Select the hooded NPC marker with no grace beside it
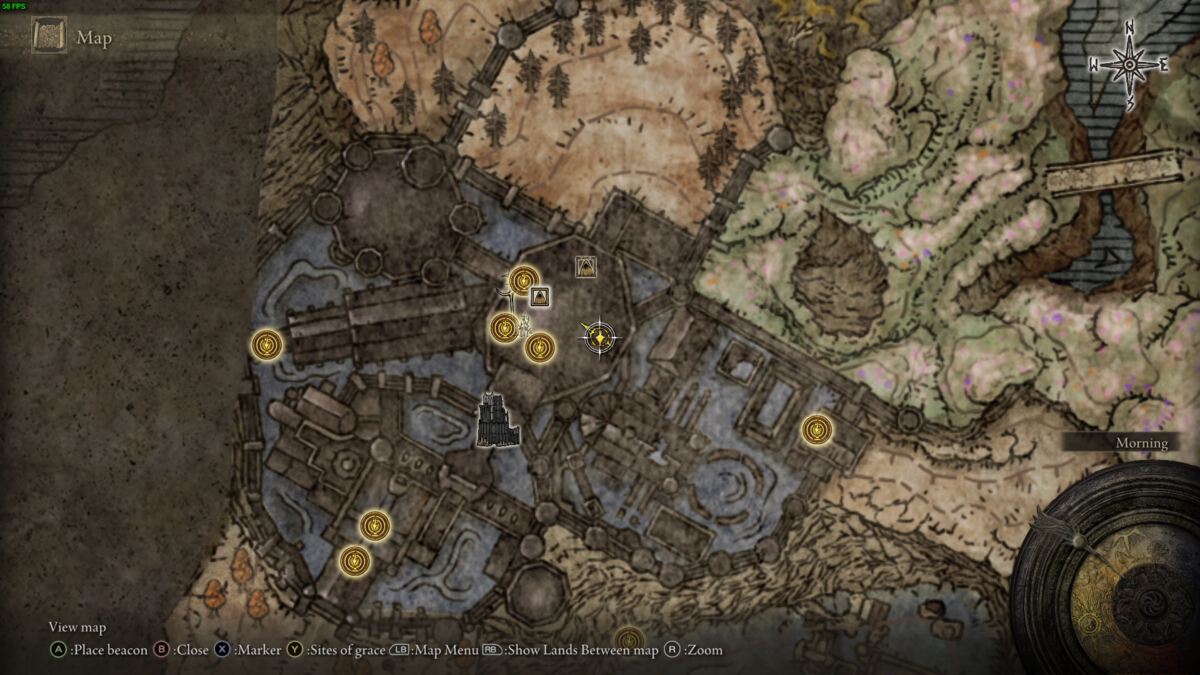The image size is (1200, 675). coord(586,266)
